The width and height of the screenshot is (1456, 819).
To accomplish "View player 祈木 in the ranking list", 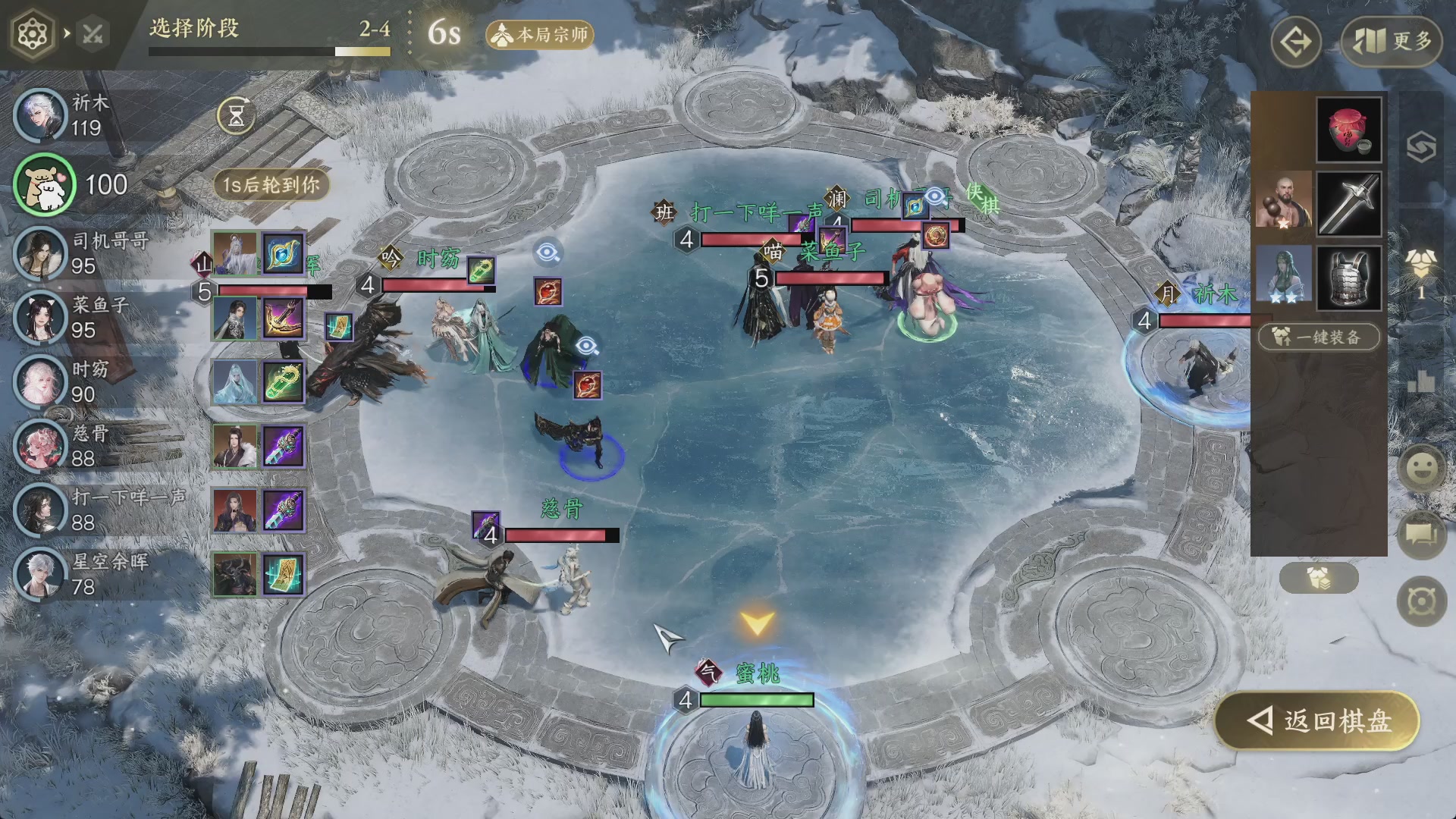I will 42,115.
